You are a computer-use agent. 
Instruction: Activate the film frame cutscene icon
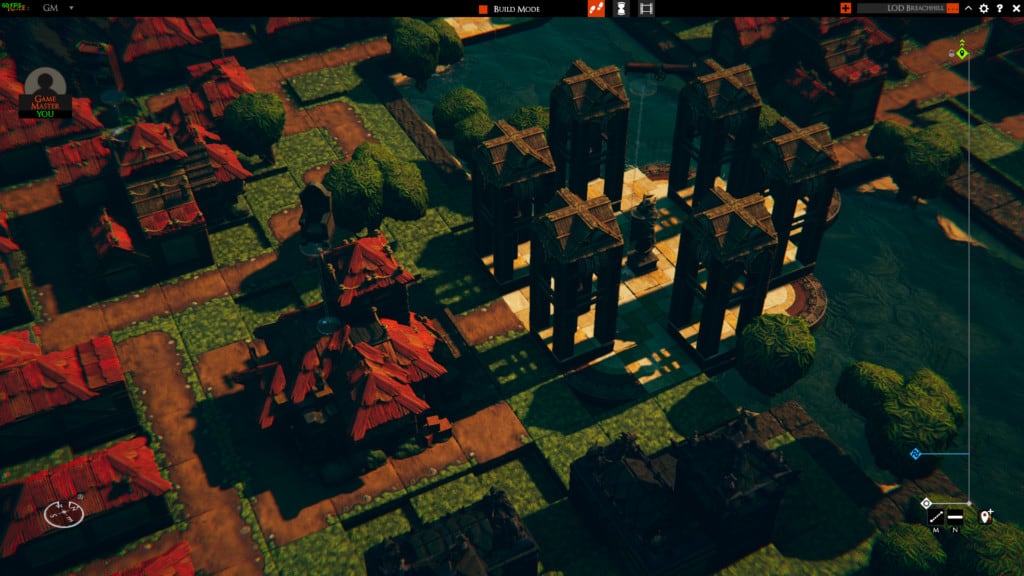pyautogui.click(x=646, y=9)
